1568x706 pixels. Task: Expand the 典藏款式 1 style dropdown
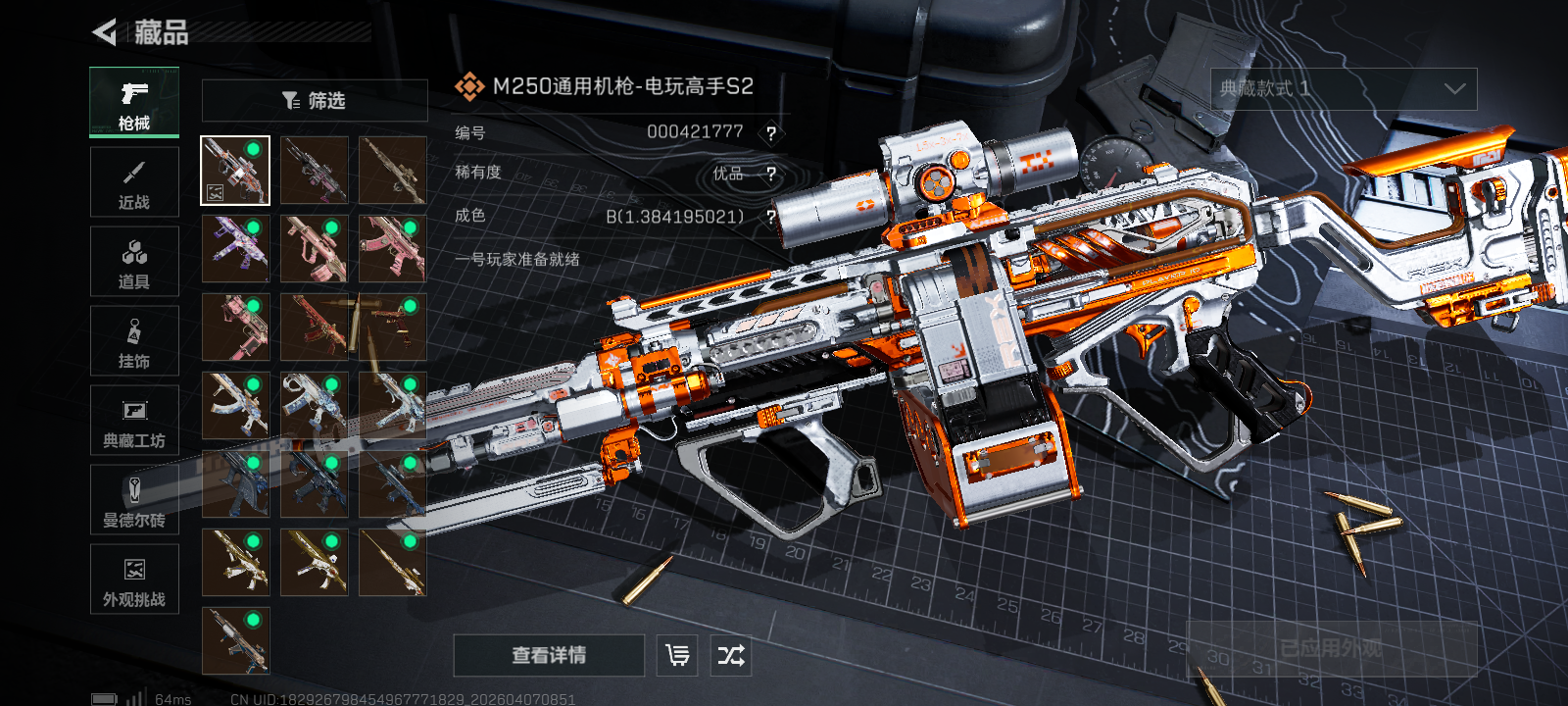pos(1343,89)
